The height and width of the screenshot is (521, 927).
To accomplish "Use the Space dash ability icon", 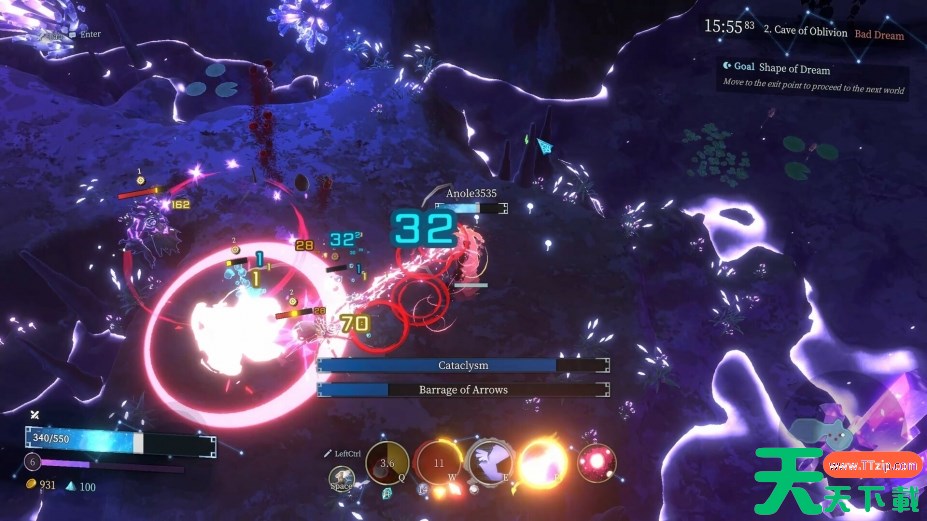I will [x=343, y=481].
